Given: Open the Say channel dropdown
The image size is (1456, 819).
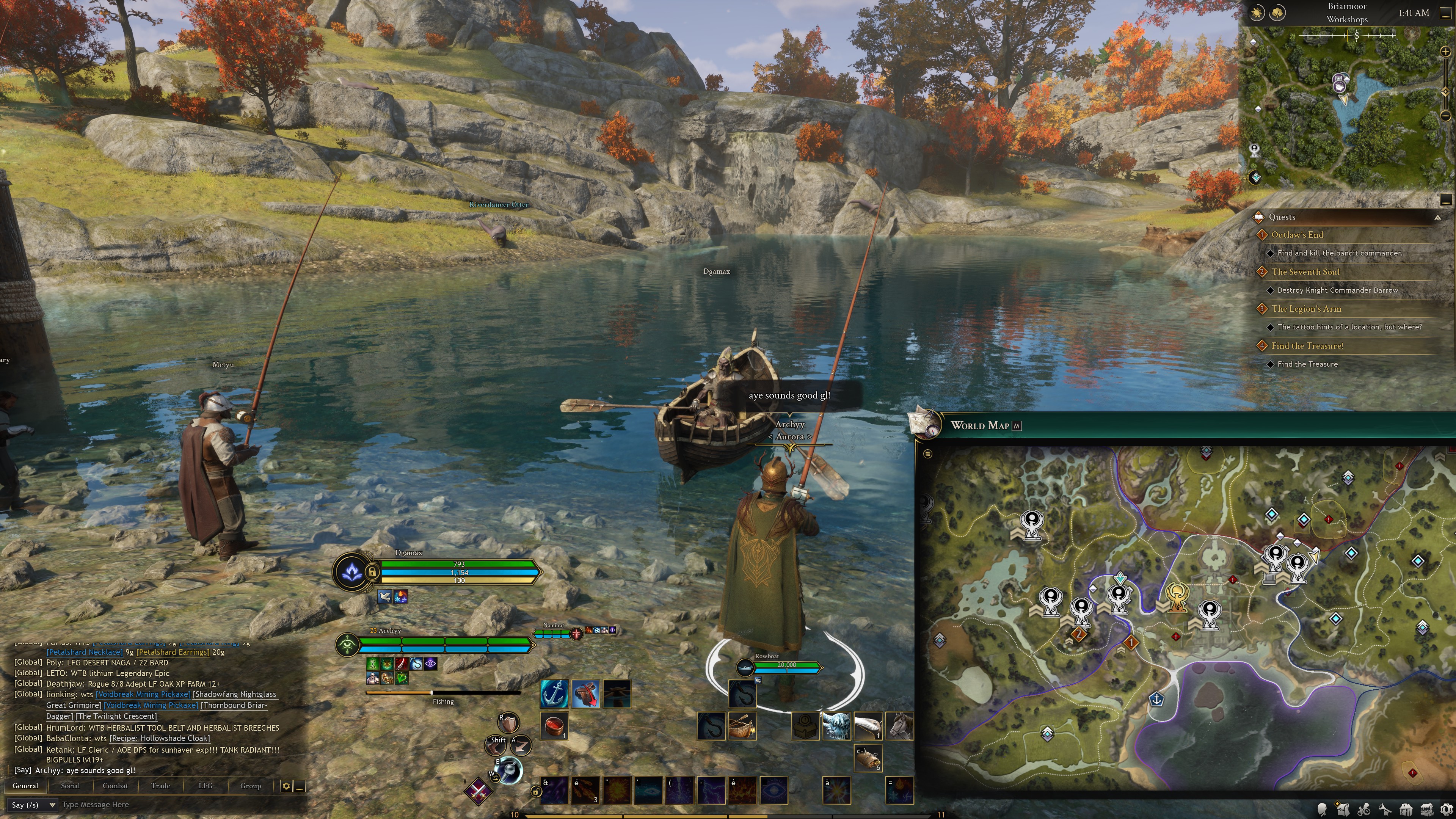Looking at the screenshot, I should tap(33, 804).
